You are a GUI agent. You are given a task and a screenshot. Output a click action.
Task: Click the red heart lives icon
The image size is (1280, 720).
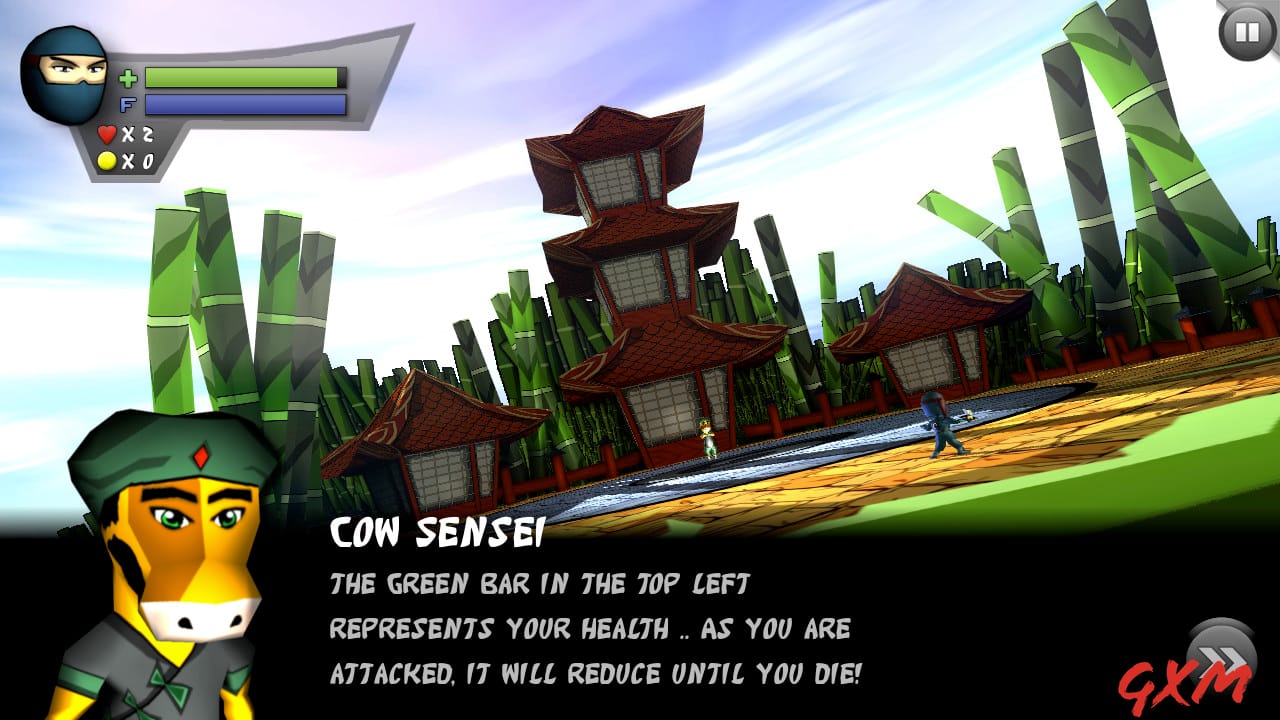[x=108, y=133]
